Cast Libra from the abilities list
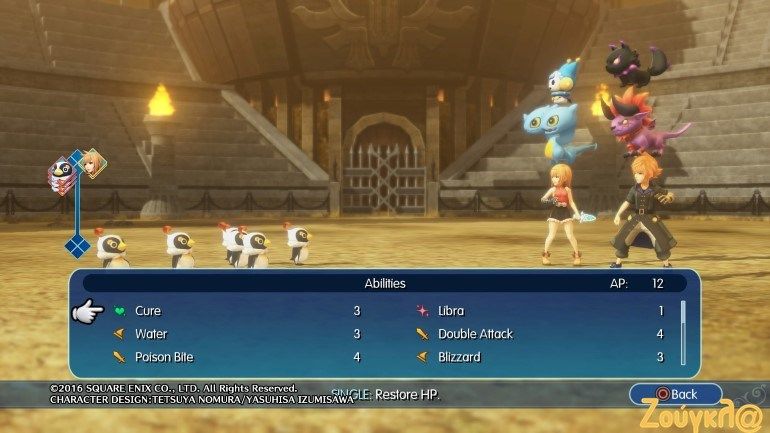This screenshot has width=770, height=433. click(x=451, y=311)
